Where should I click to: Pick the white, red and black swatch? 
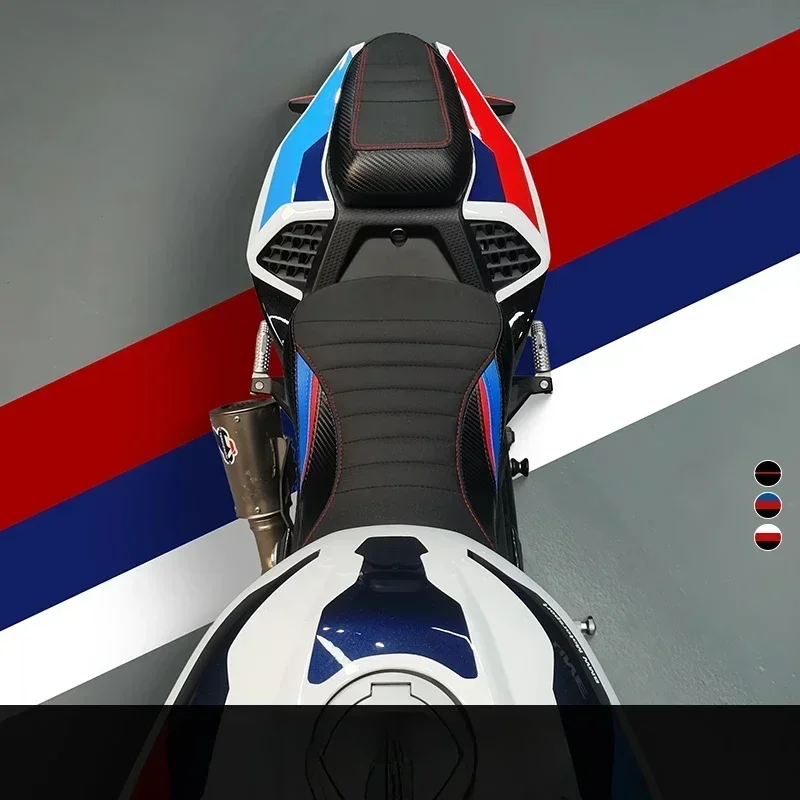767,537
